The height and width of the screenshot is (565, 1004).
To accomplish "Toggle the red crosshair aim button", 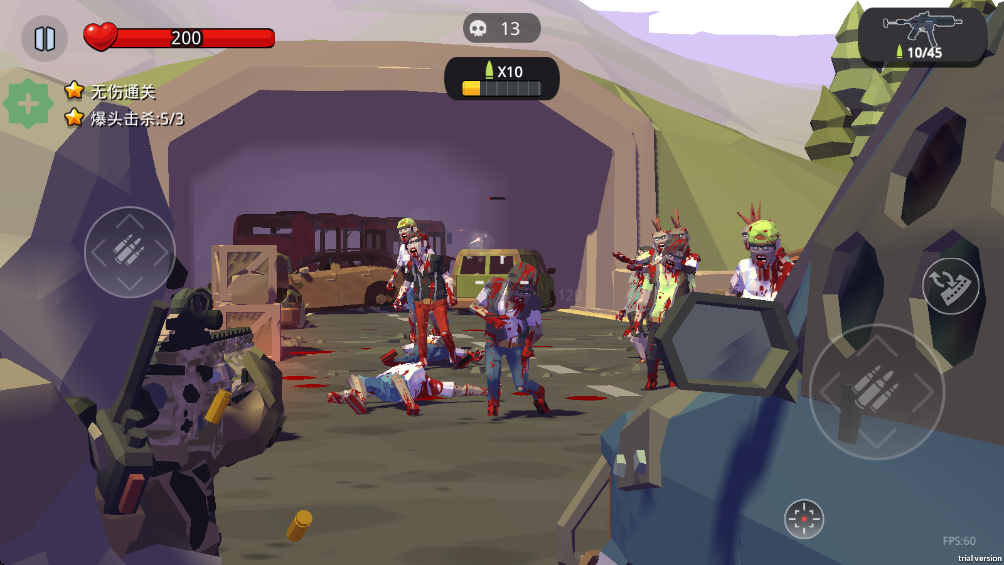I will (804, 519).
